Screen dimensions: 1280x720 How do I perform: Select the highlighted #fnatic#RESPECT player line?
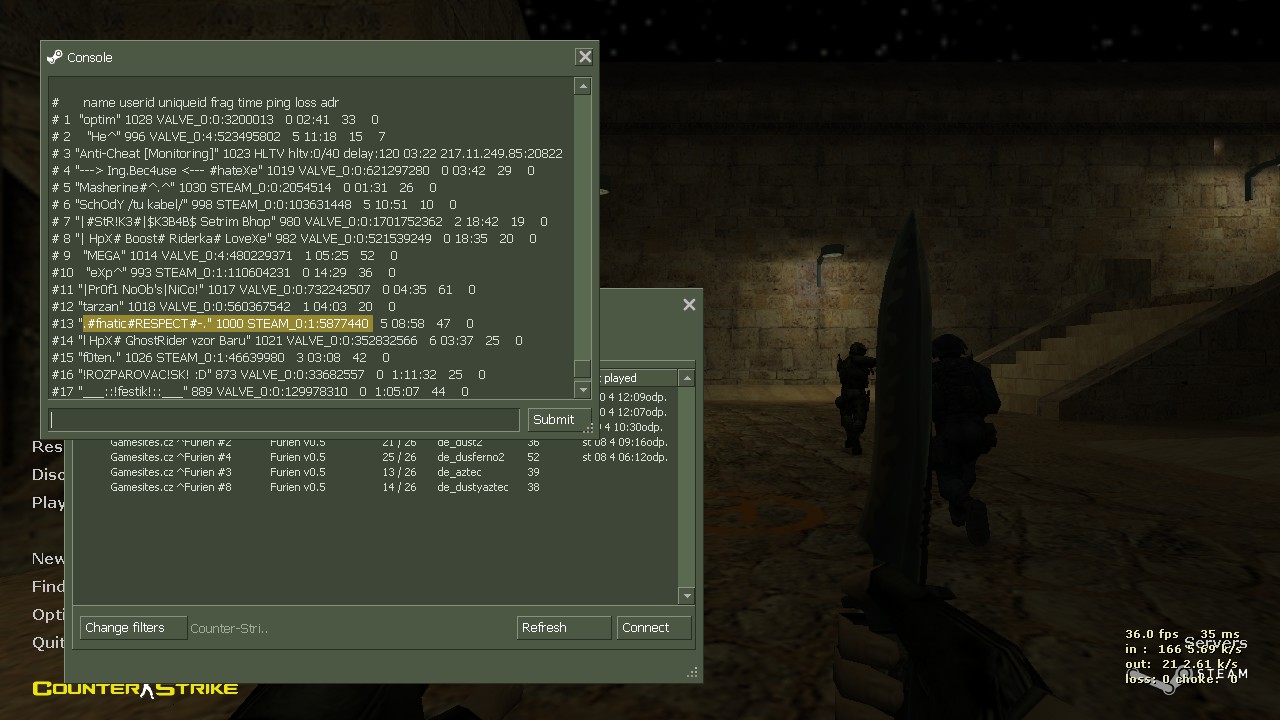[x=228, y=323]
